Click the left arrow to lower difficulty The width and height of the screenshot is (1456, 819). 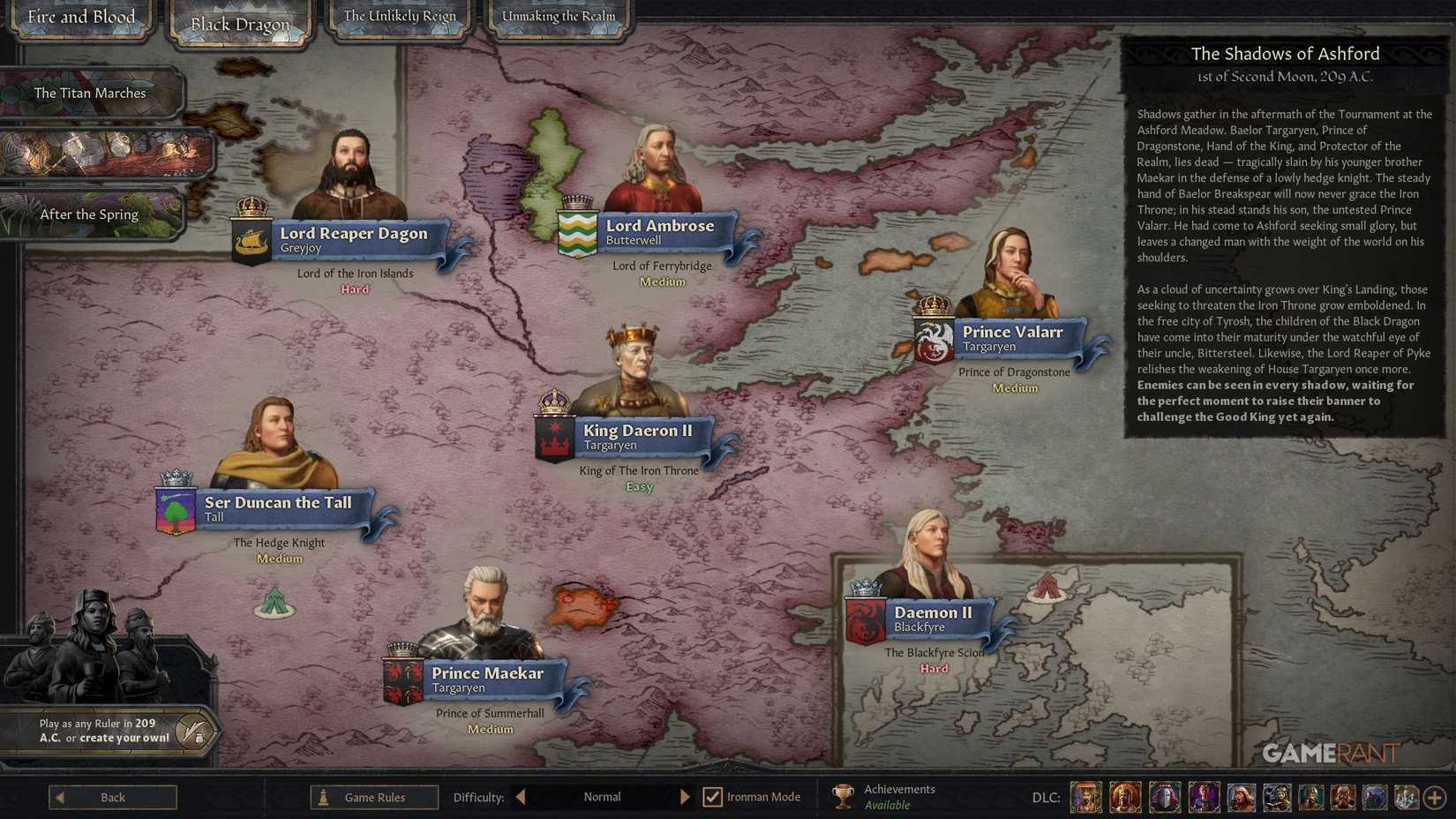pos(519,796)
